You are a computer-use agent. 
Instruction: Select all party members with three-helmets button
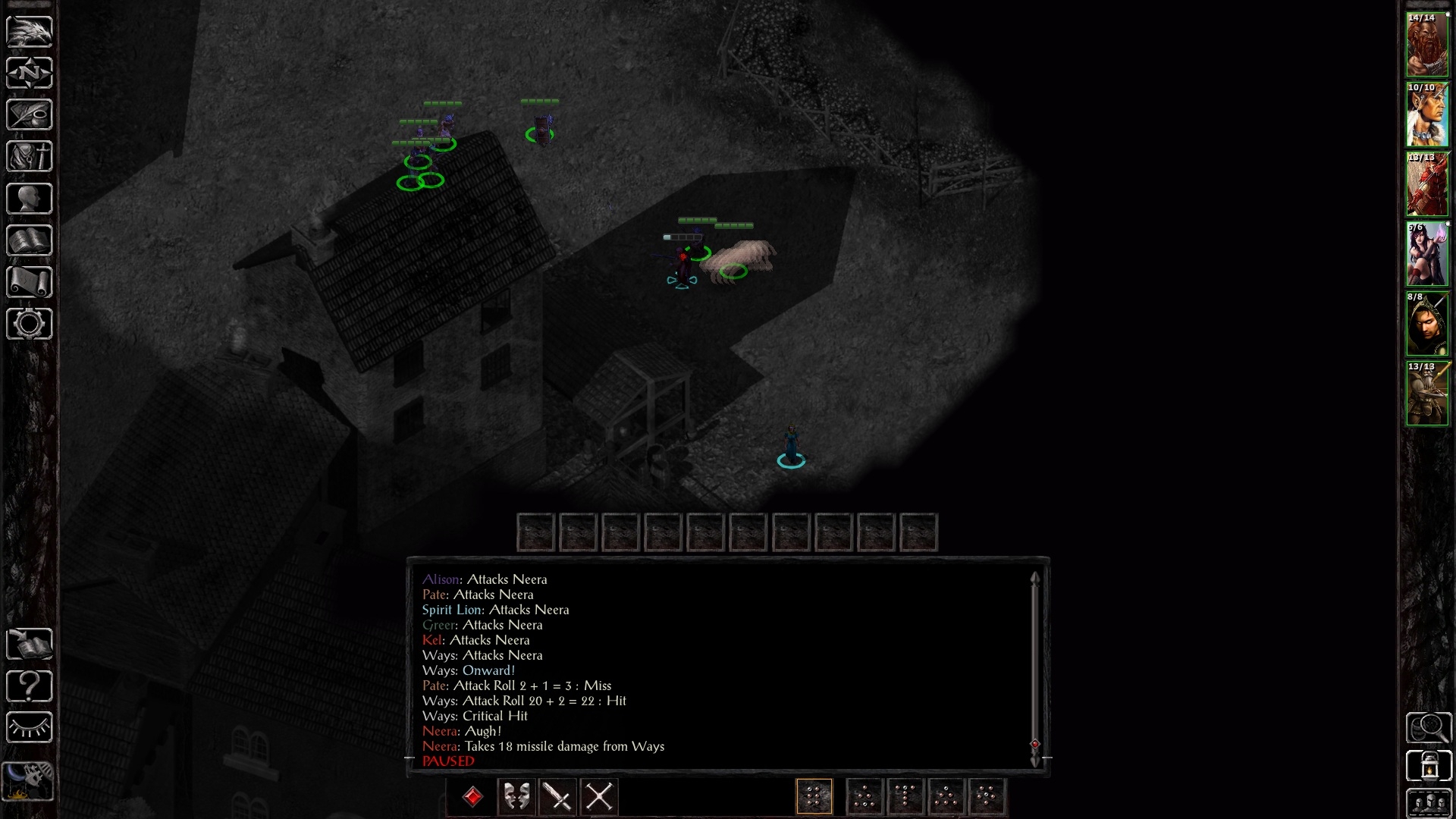pyautogui.click(x=1429, y=802)
